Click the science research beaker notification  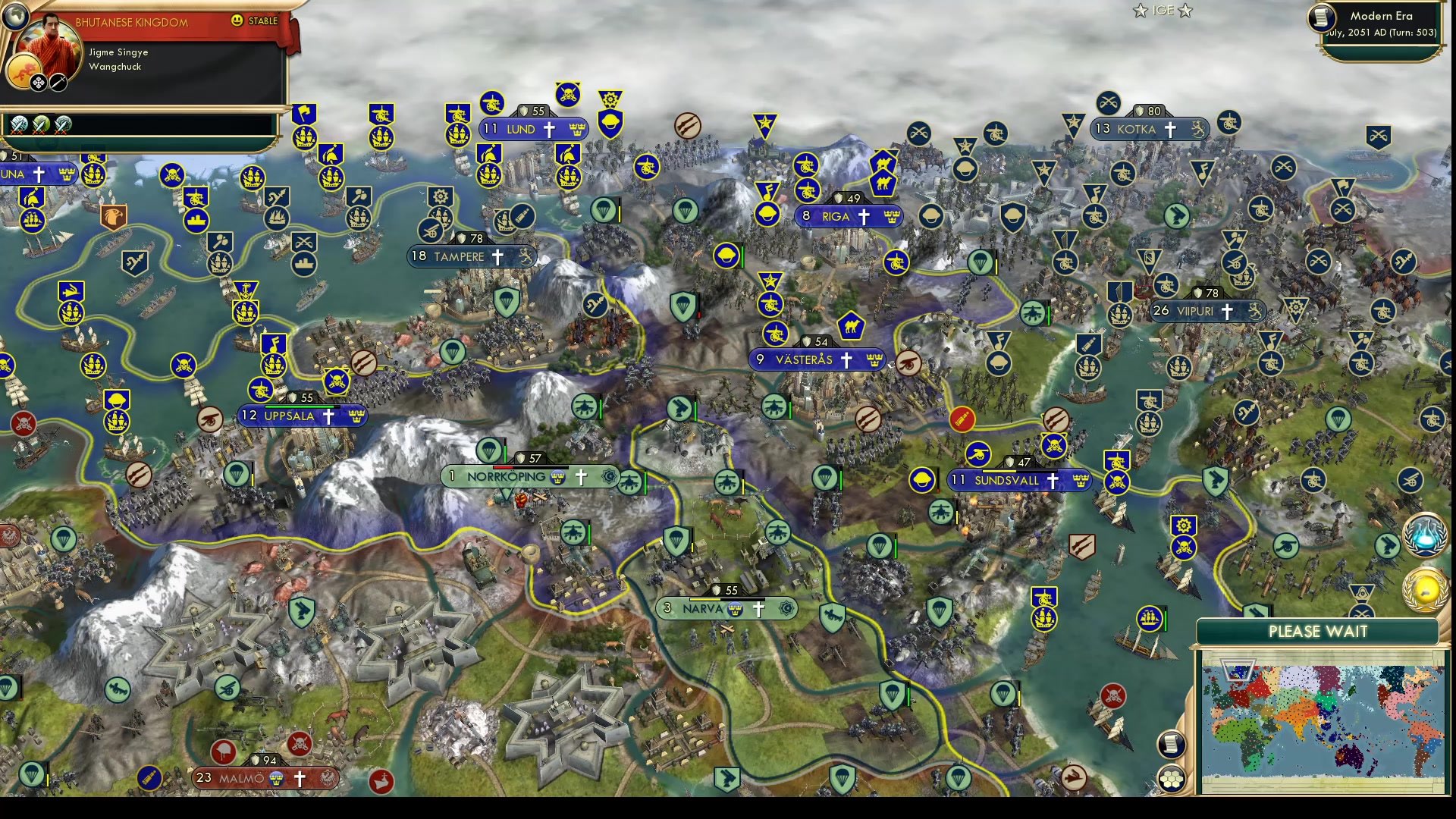(x=1425, y=535)
